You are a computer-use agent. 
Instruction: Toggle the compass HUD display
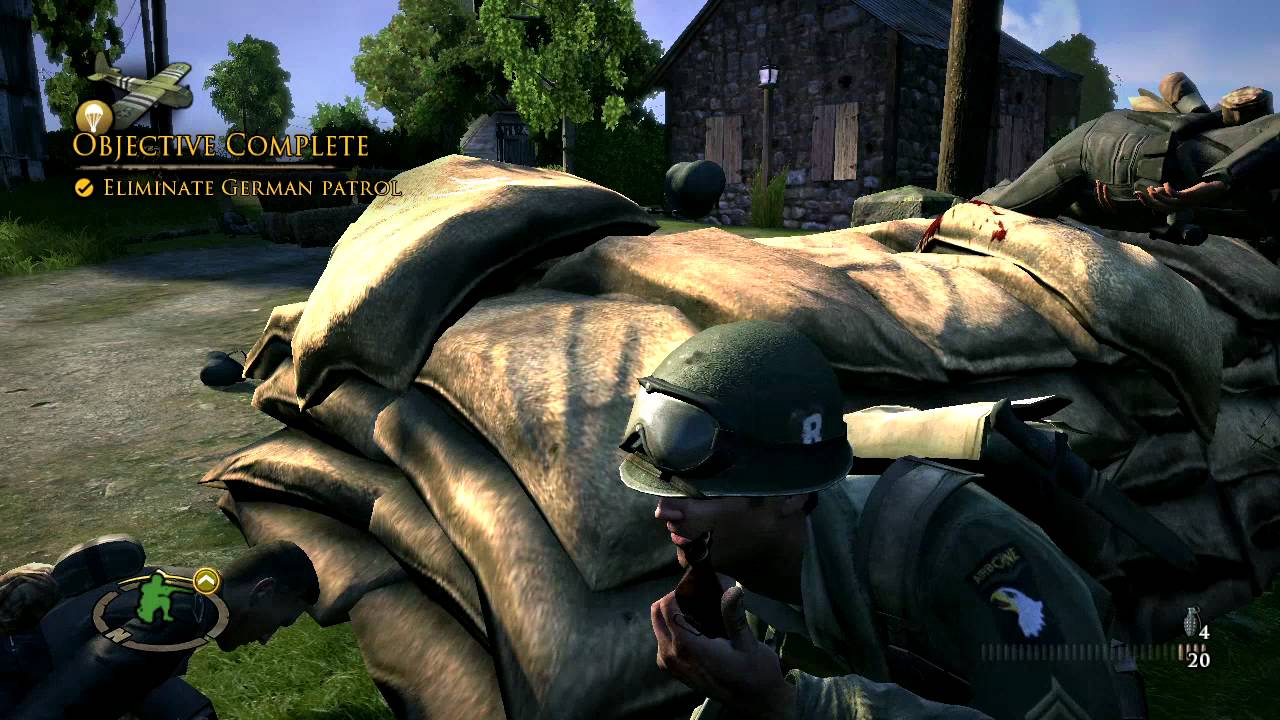[155, 612]
